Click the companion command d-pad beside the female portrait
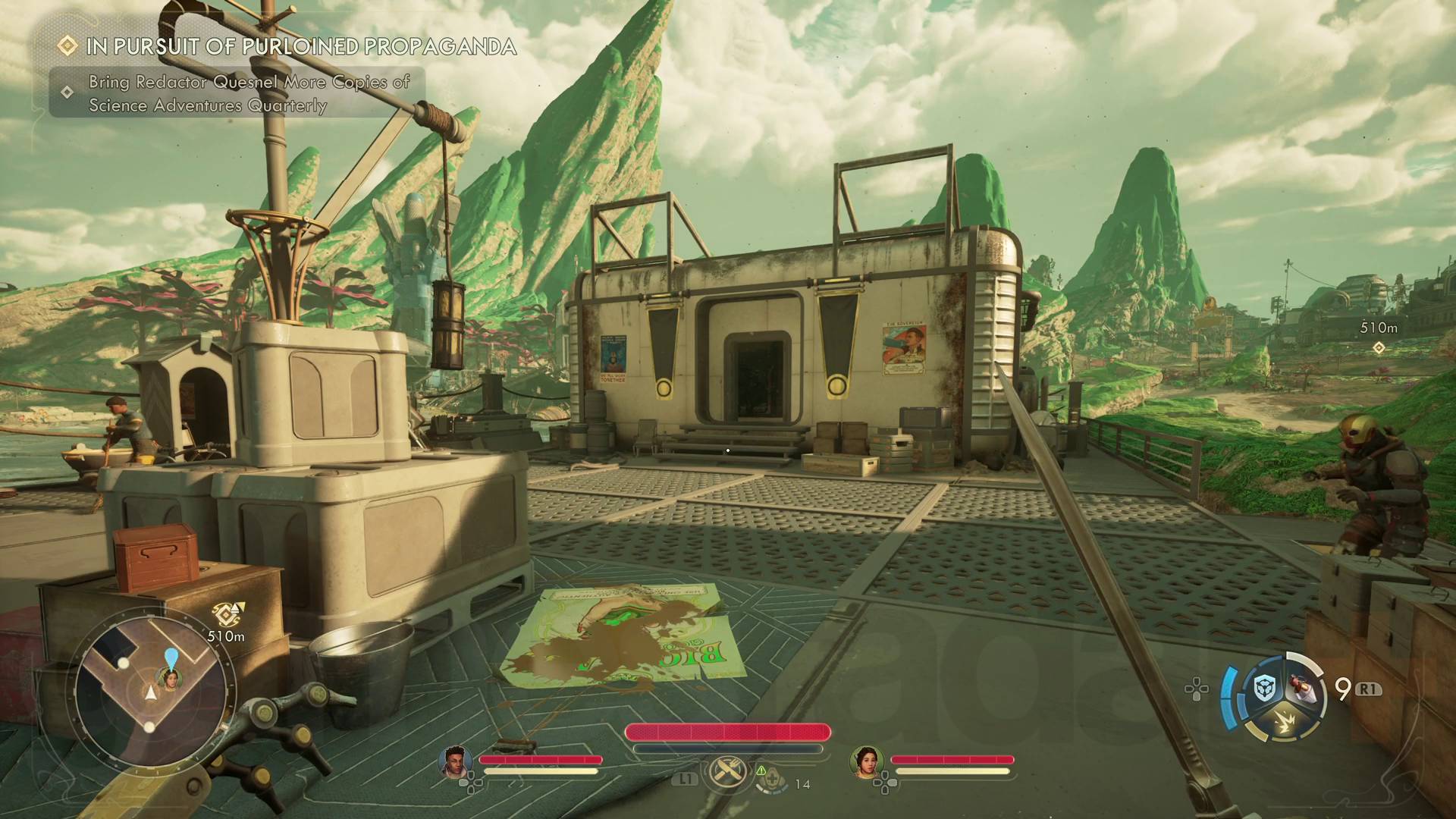 [x=884, y=783]
